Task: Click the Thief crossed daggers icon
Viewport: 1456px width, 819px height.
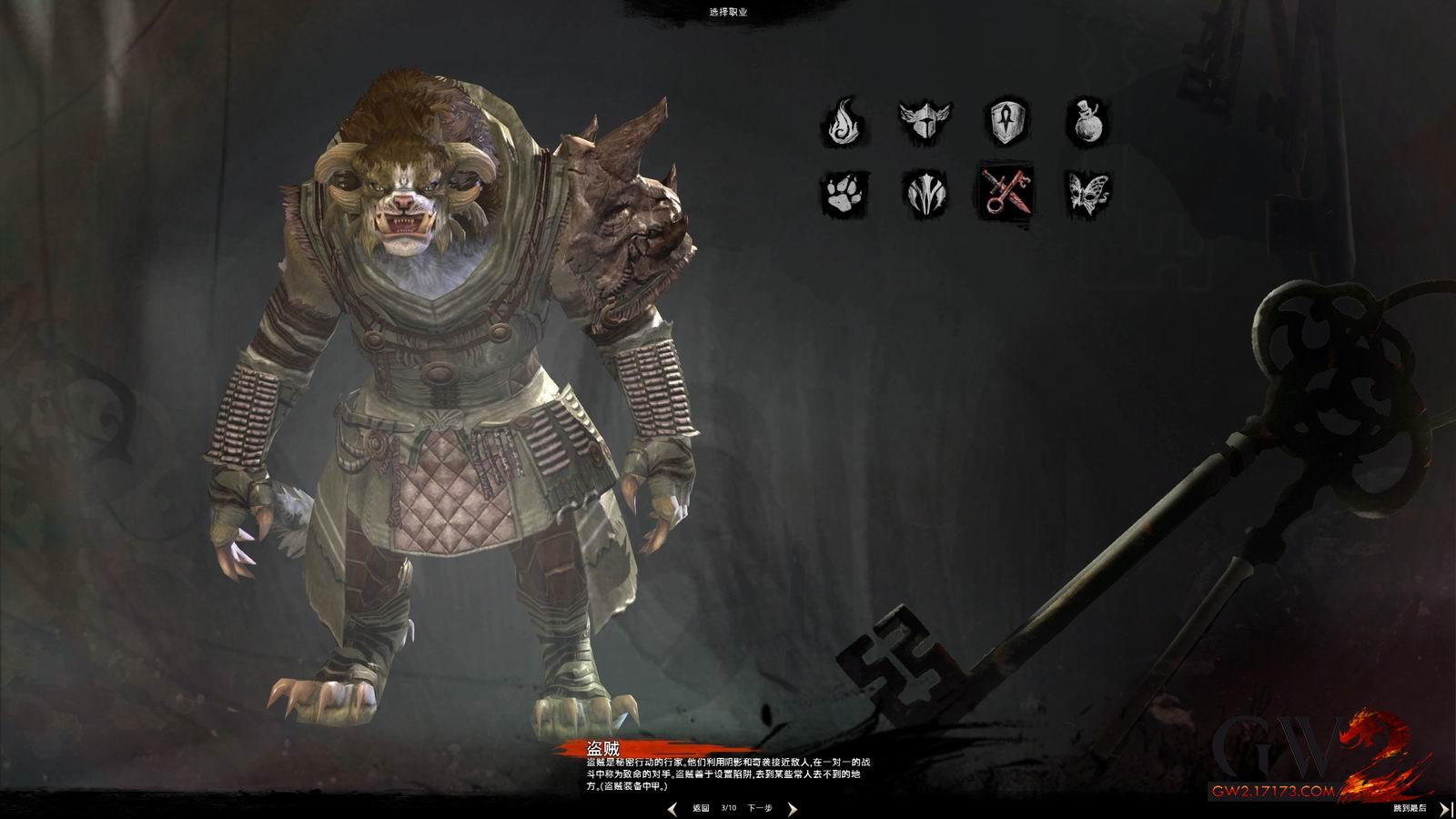Action: 1007,192
